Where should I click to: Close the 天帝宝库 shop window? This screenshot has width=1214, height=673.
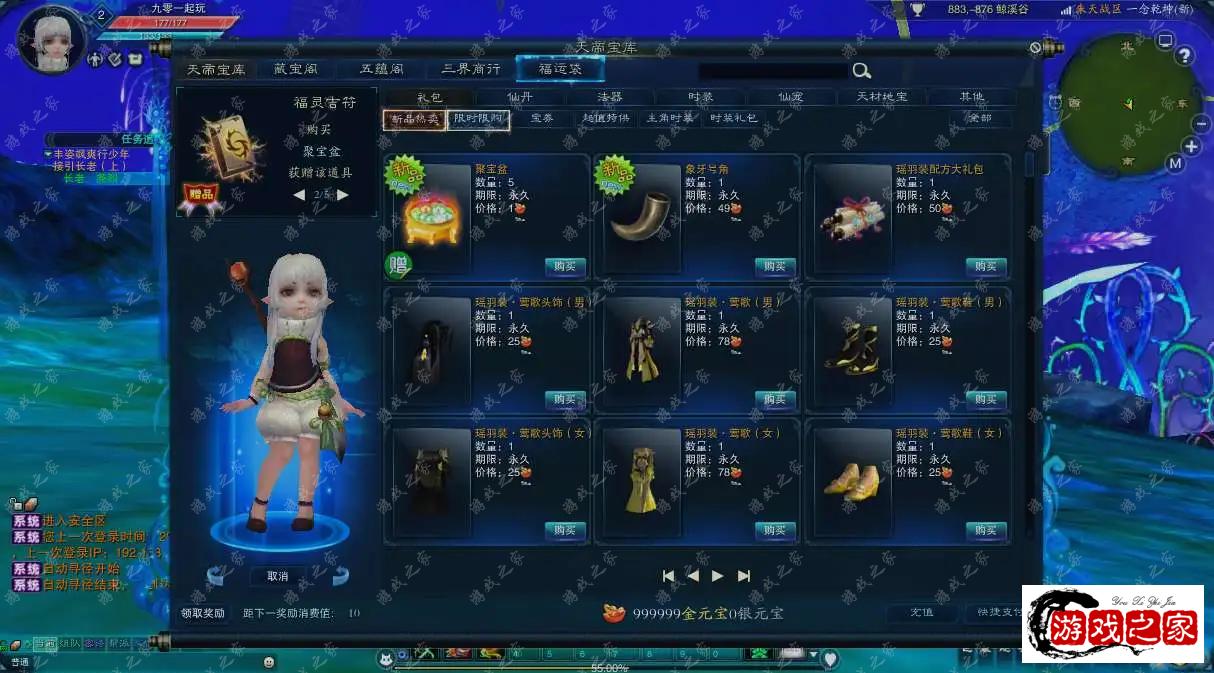(1035, 48)
